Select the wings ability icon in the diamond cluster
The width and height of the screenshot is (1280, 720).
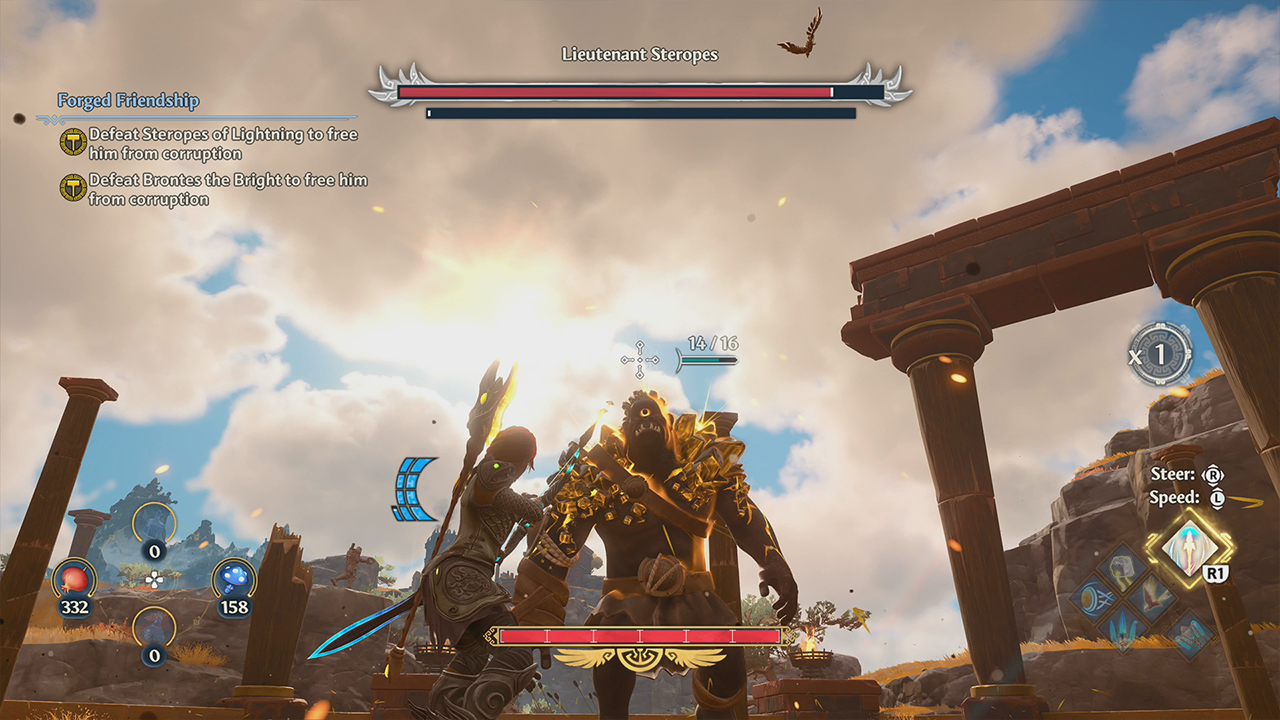pos(1152,598)
